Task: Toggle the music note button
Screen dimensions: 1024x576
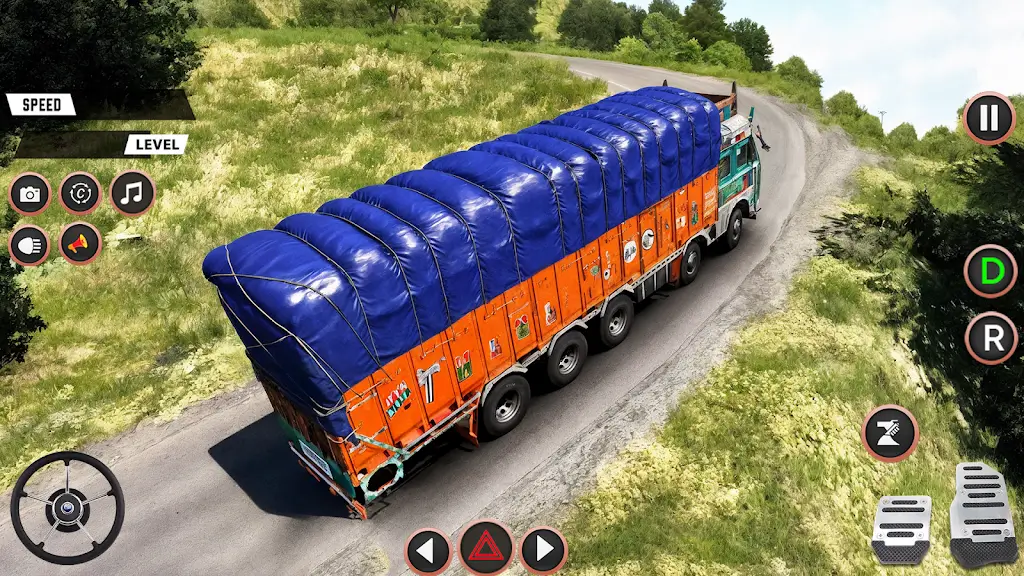Action: tap(132, 194)
